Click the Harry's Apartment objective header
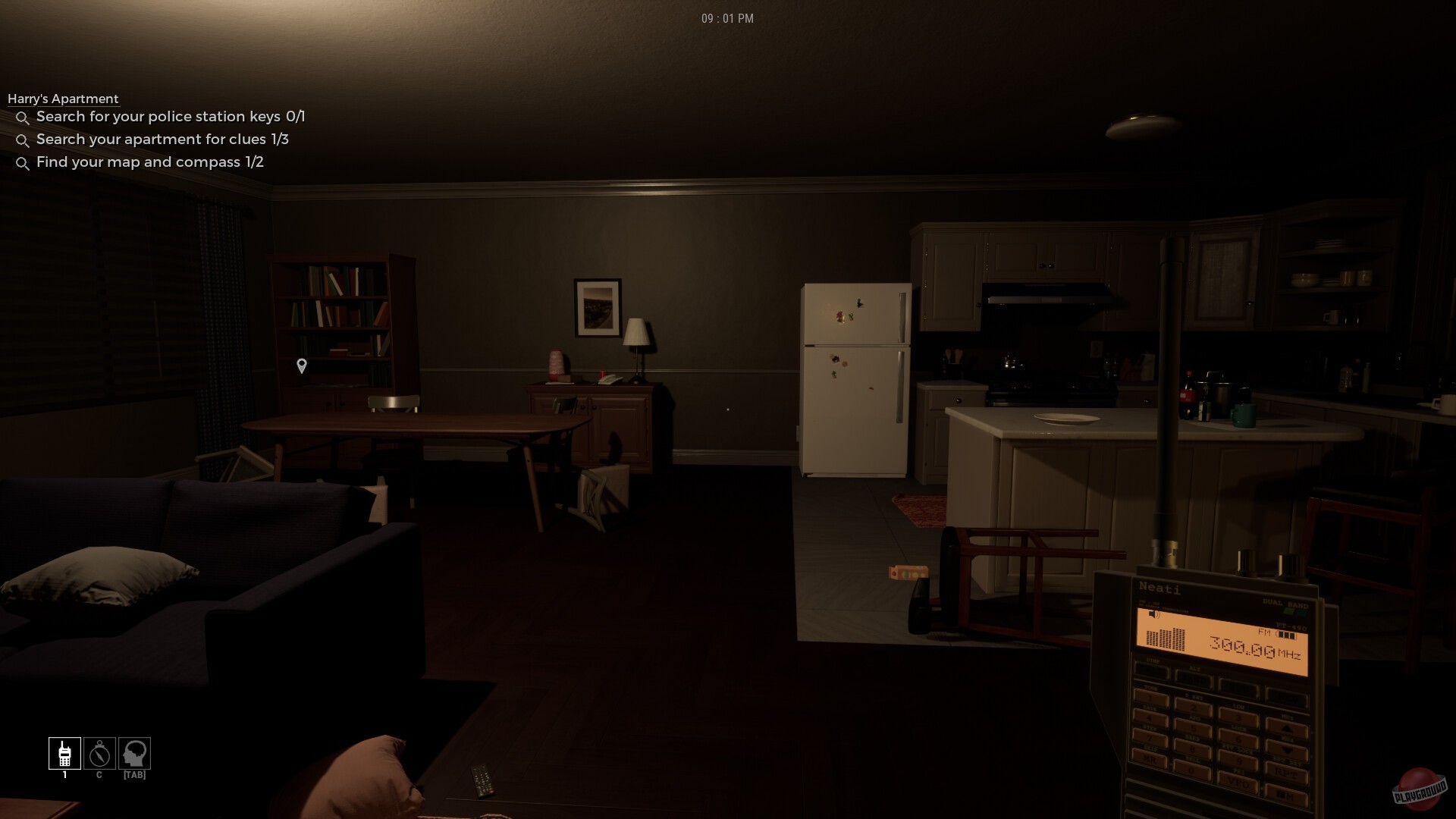The height and width of the screenshot is (819, 1456). [x=64, y=99]
